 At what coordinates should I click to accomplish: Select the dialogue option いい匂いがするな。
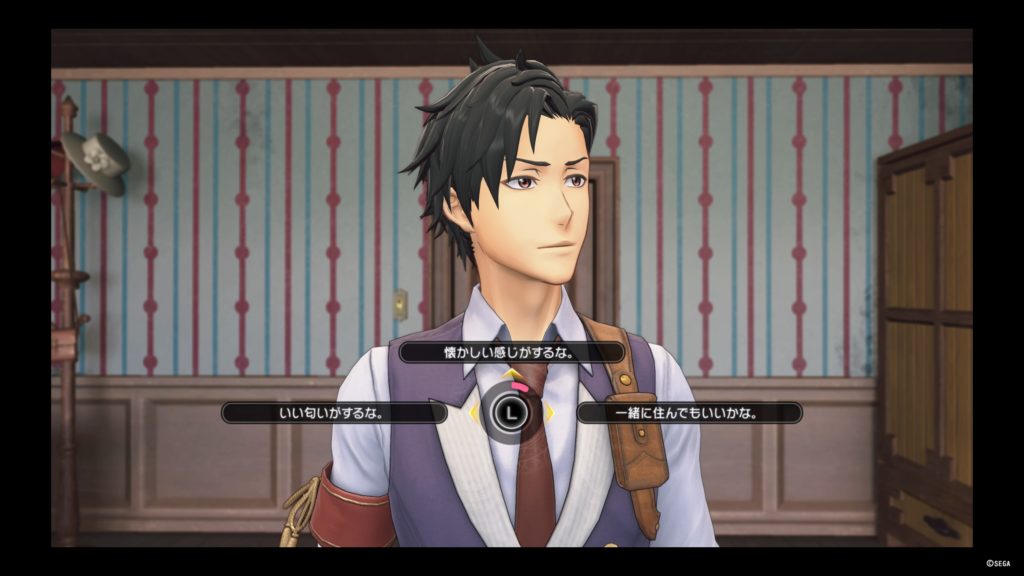coord(334,412)
